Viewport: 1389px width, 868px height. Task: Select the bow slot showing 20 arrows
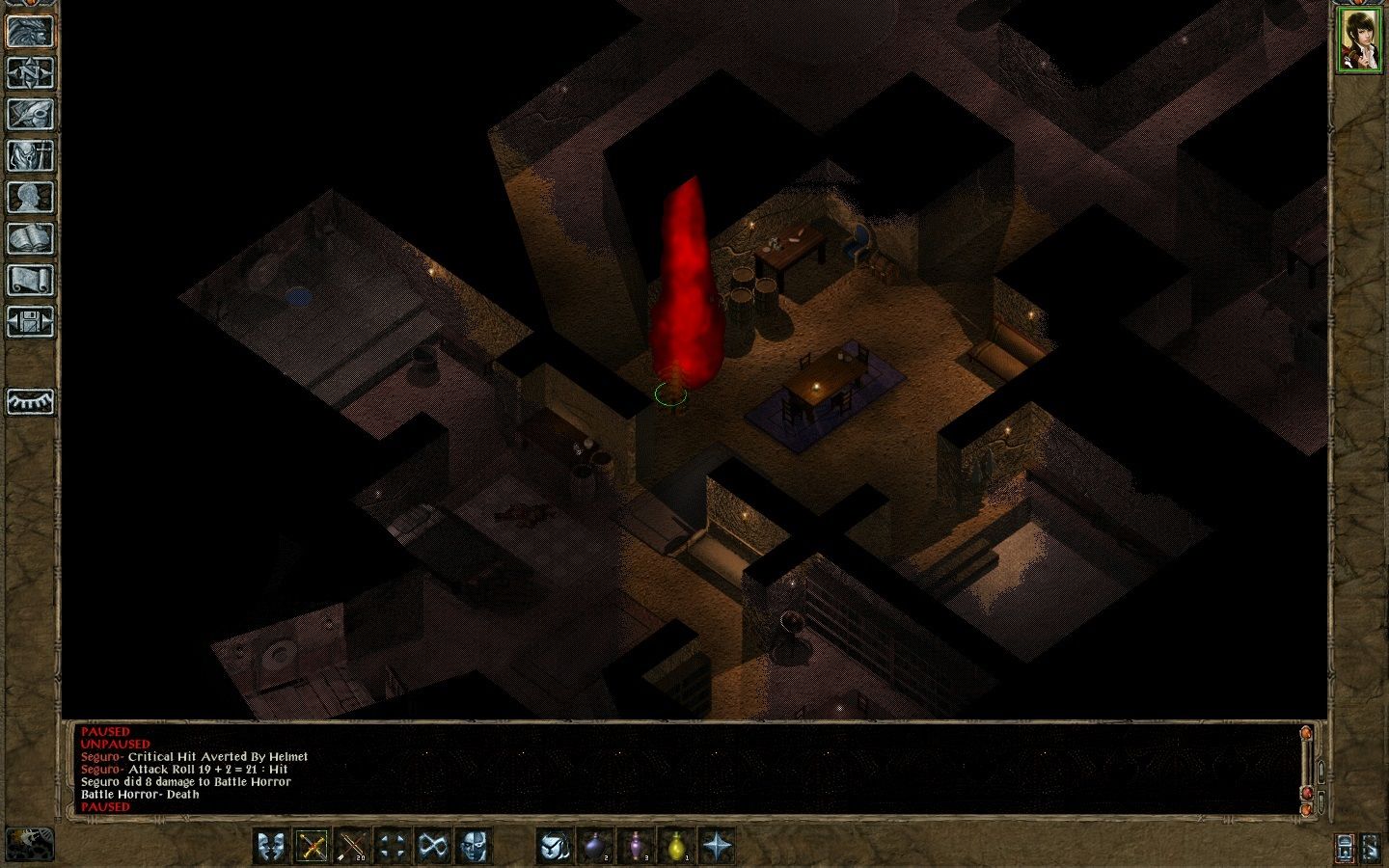[x=351, y=845]
